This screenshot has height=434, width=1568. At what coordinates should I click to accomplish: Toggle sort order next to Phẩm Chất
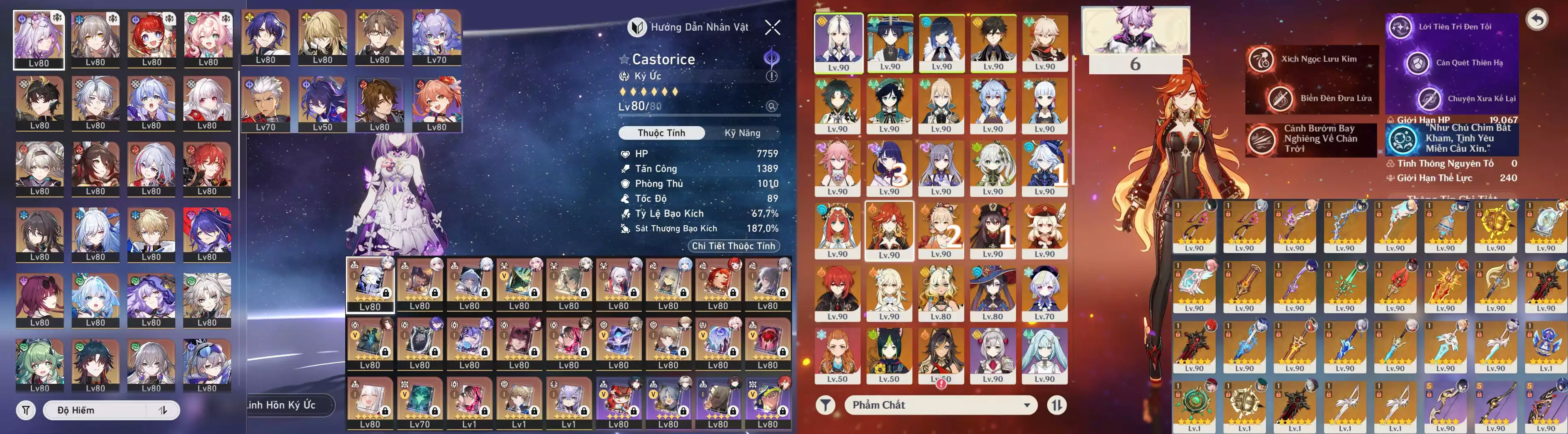click(x=1057, y=405)
